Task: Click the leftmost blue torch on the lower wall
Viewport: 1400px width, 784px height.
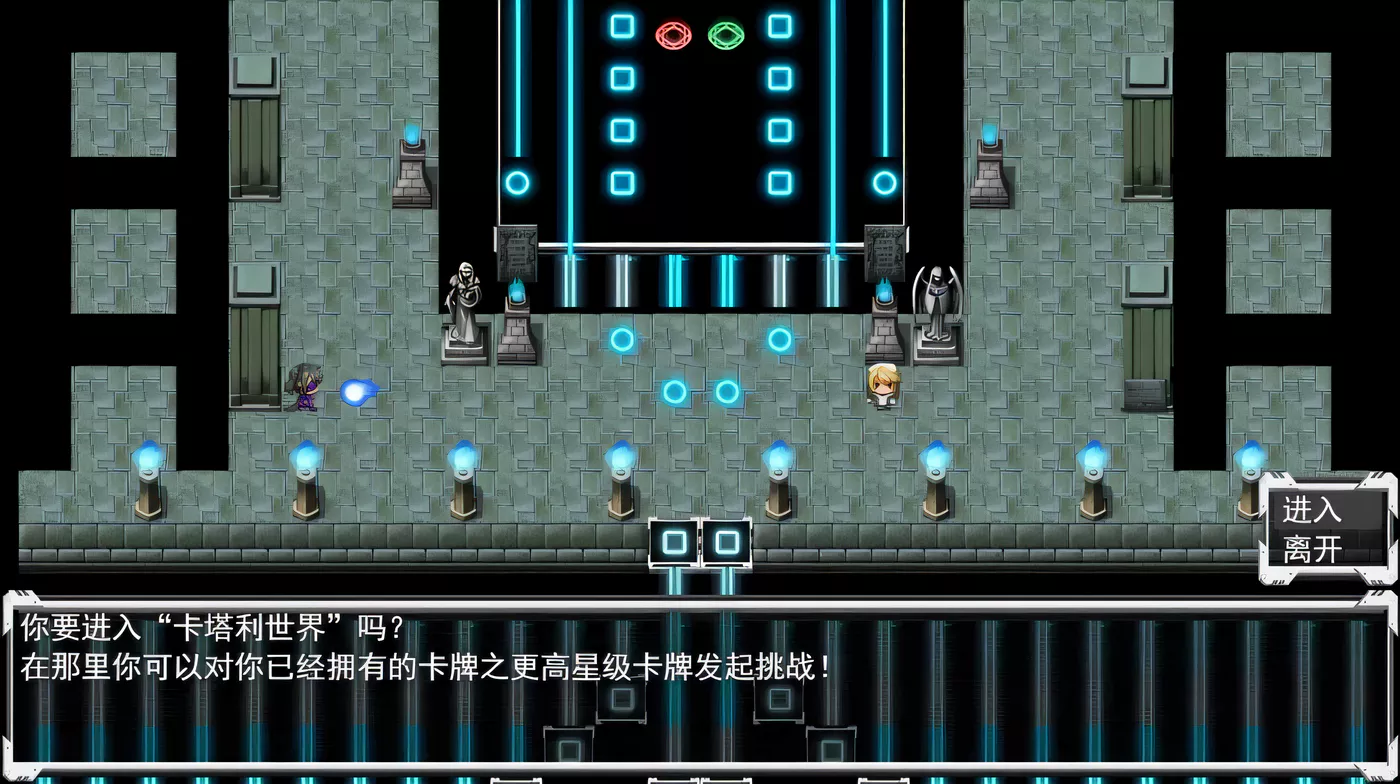Action: (148, 460)
